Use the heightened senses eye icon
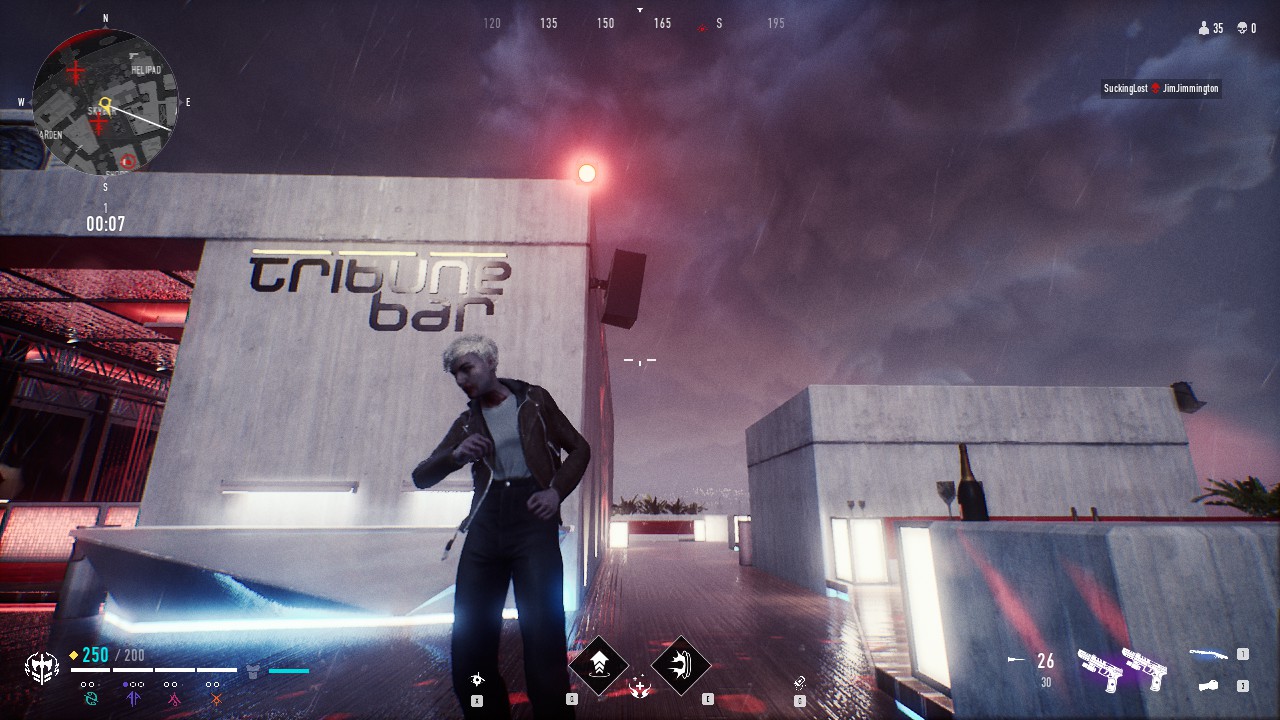Screen dimensions: 1280x720 click(477, 681)
